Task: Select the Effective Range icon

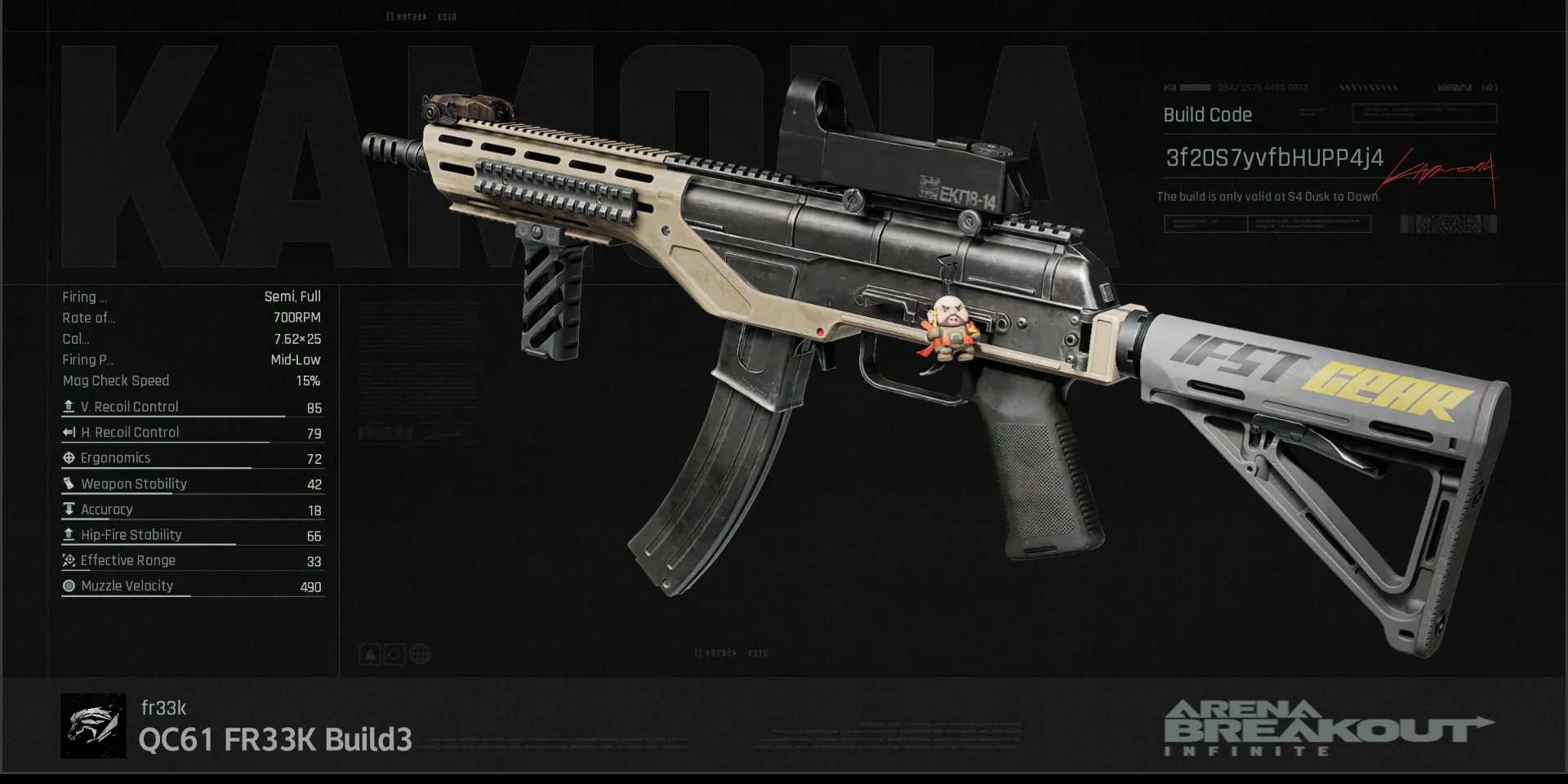Action: [x=69, y=560]
